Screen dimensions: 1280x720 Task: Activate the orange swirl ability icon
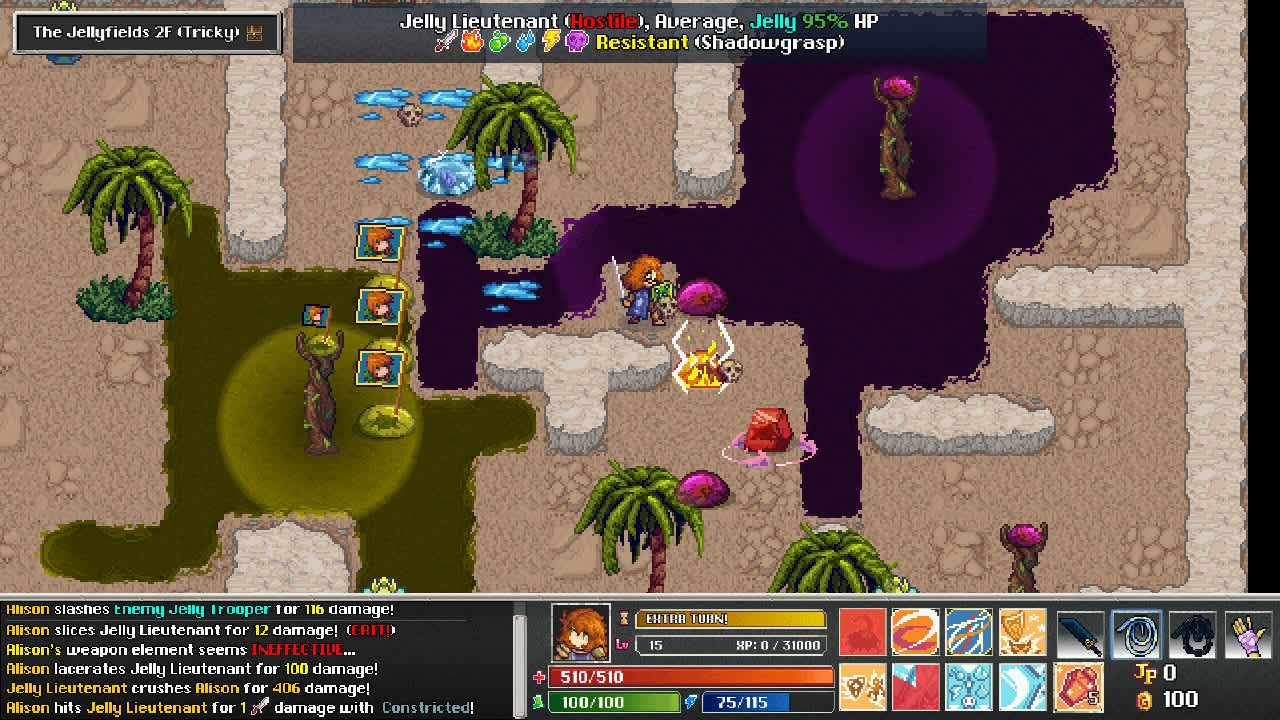pyautogui.click(x=913, y=633)
